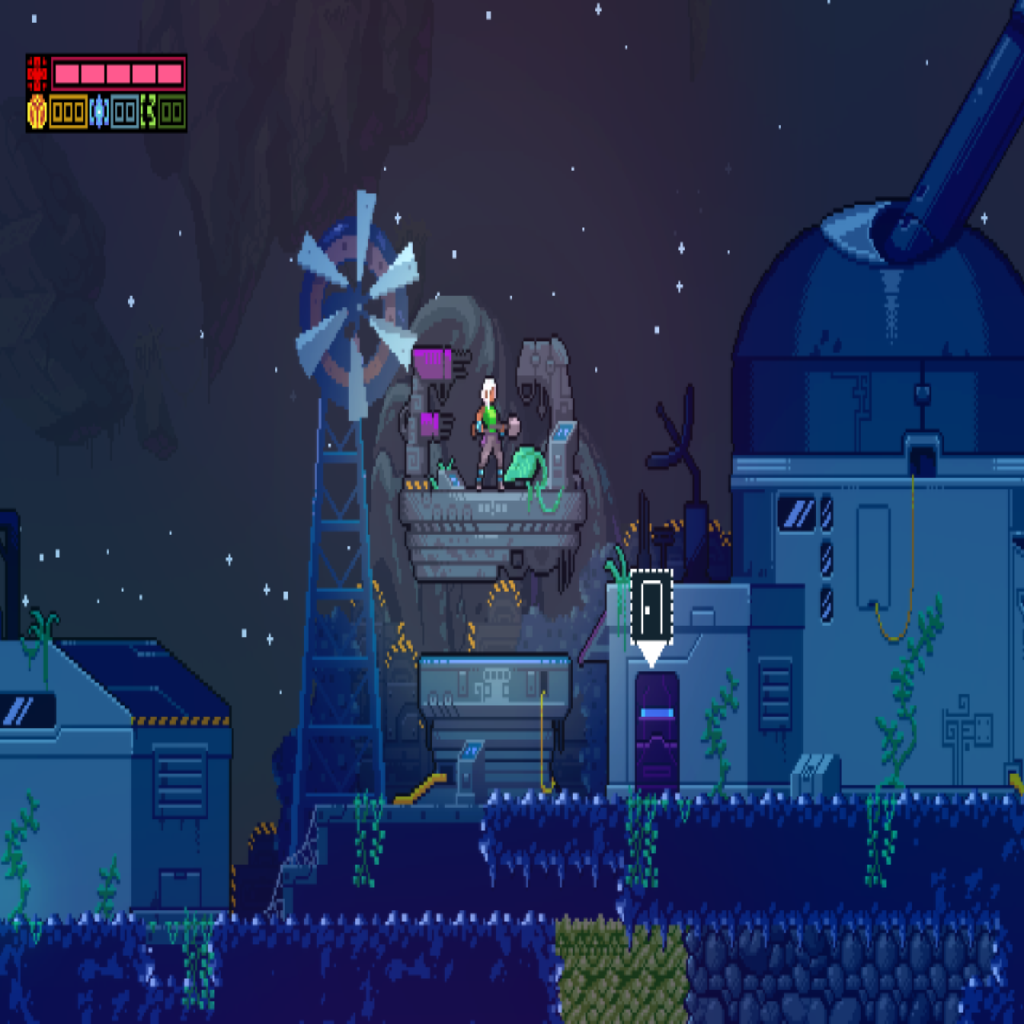Screen dimensions: 1024x1024
Task: Select the green resource icon
Action: coord(149,112)
